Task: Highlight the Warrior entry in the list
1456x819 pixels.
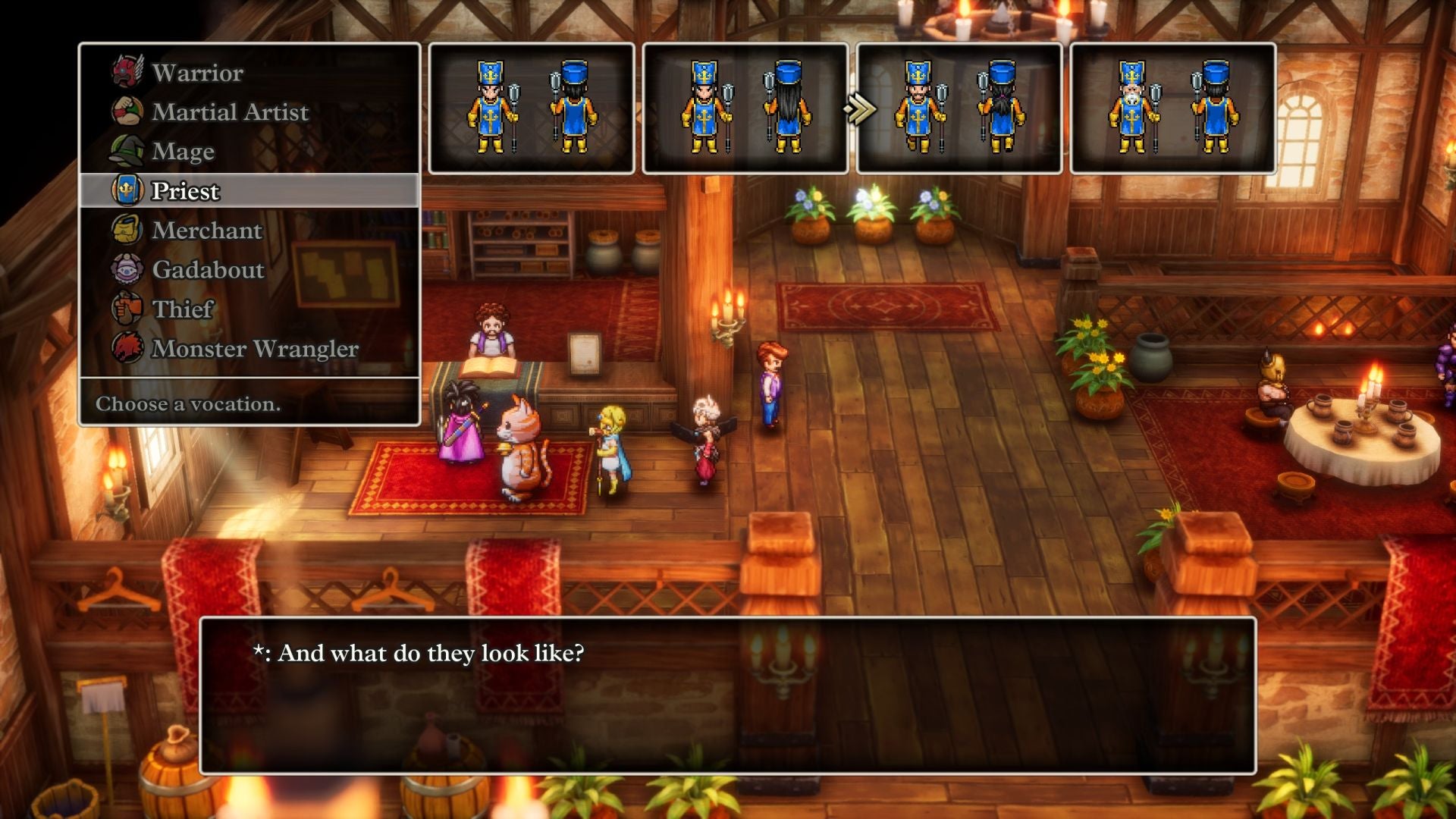Action: click(x=197, y=72)
